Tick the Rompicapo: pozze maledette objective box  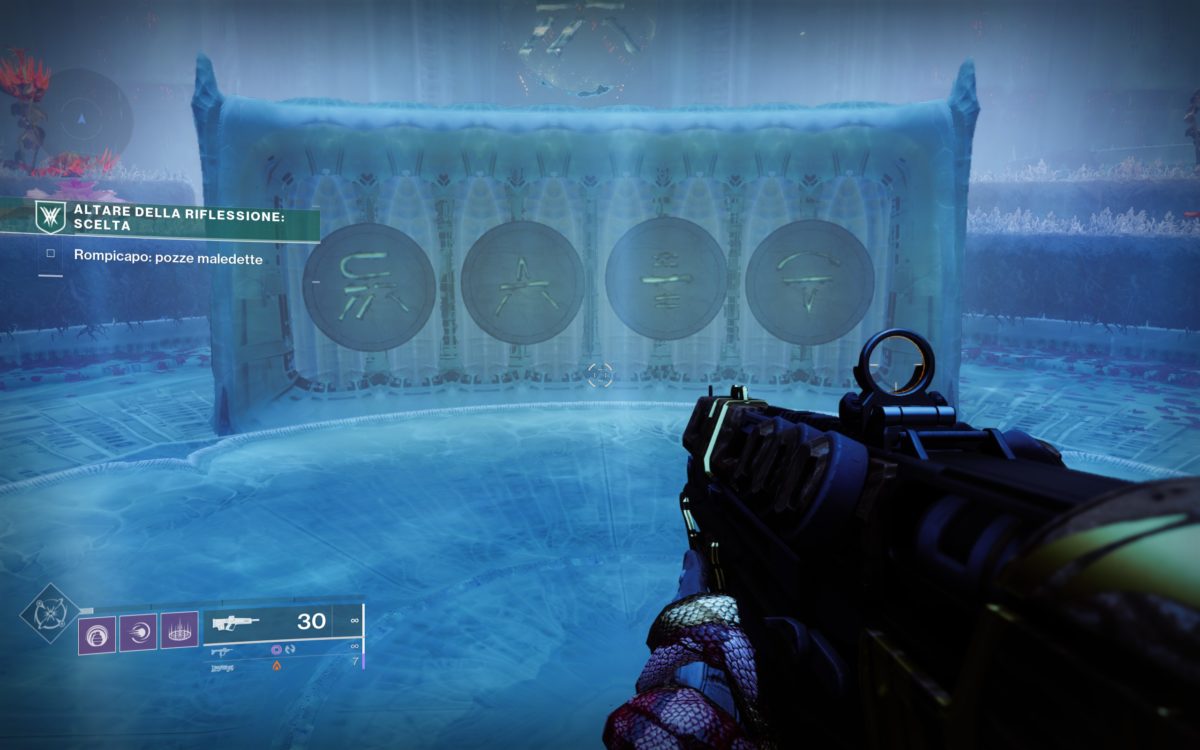point(50,255)
